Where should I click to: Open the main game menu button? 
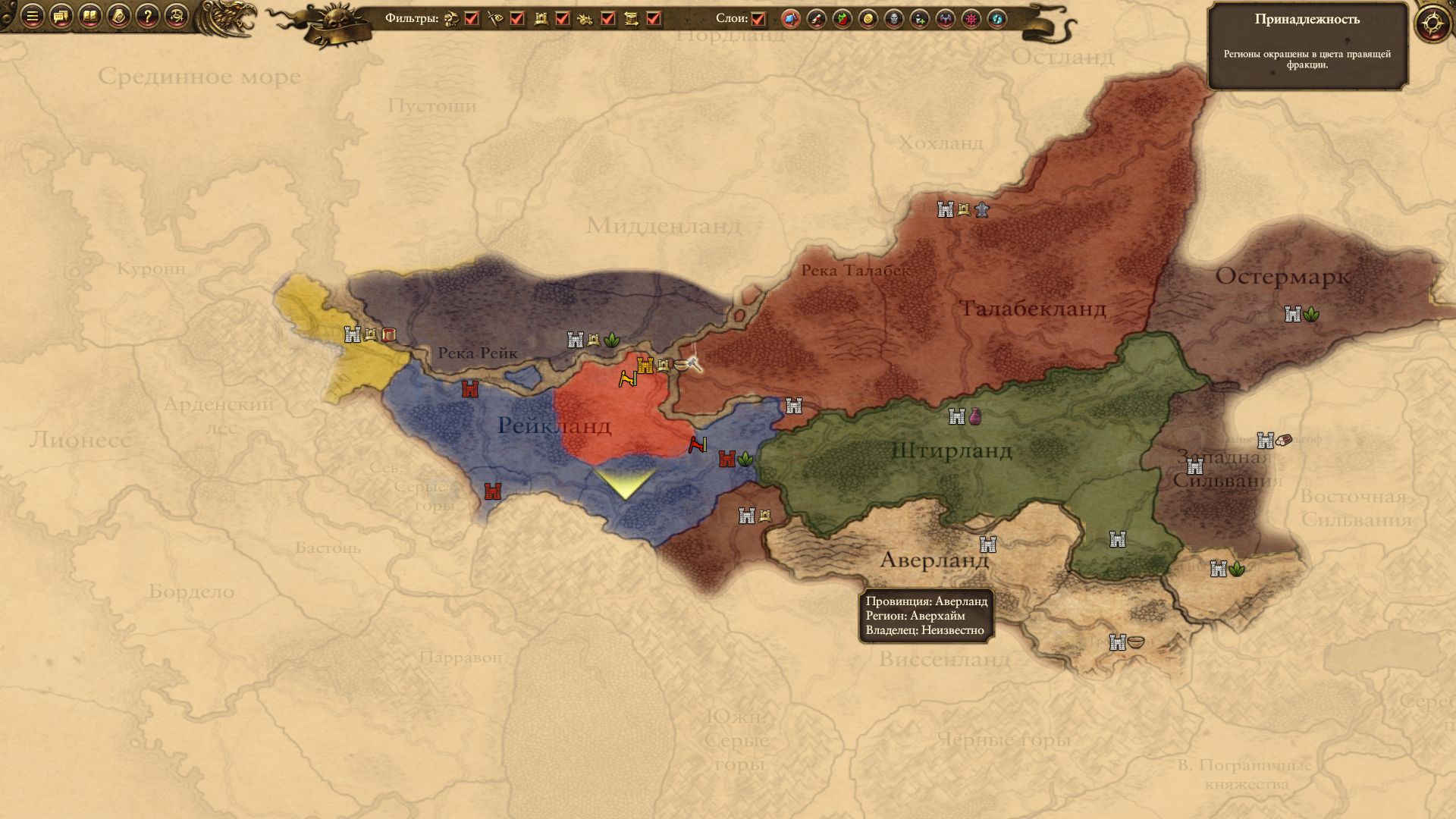32,16
